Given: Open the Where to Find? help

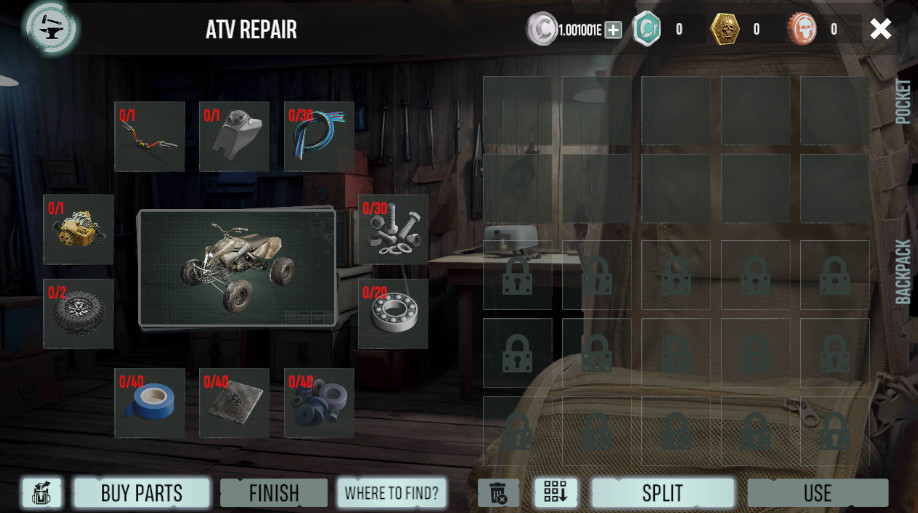Looking at the screenshot, I should tap(391, 493).
